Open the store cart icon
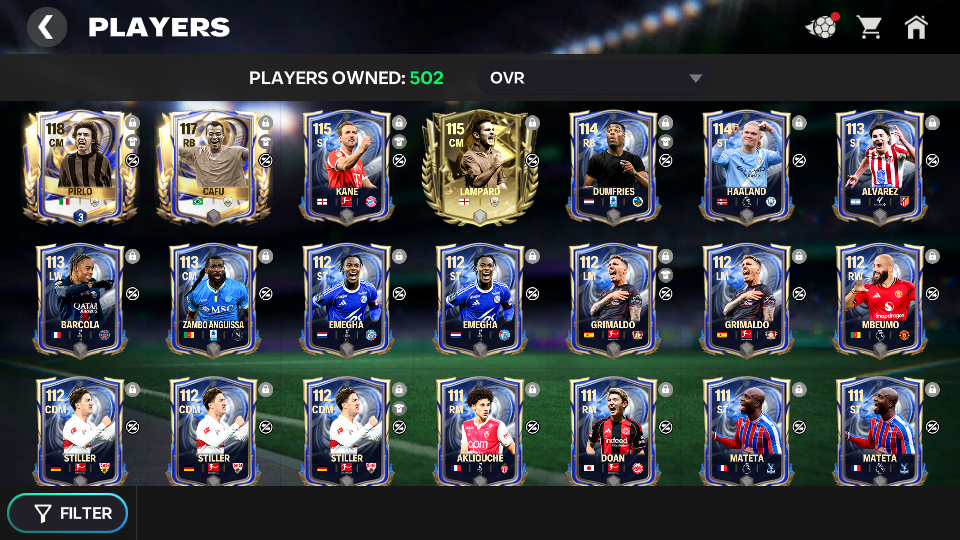The width and height of the screenshot is (960, 540). click(869, 27)
